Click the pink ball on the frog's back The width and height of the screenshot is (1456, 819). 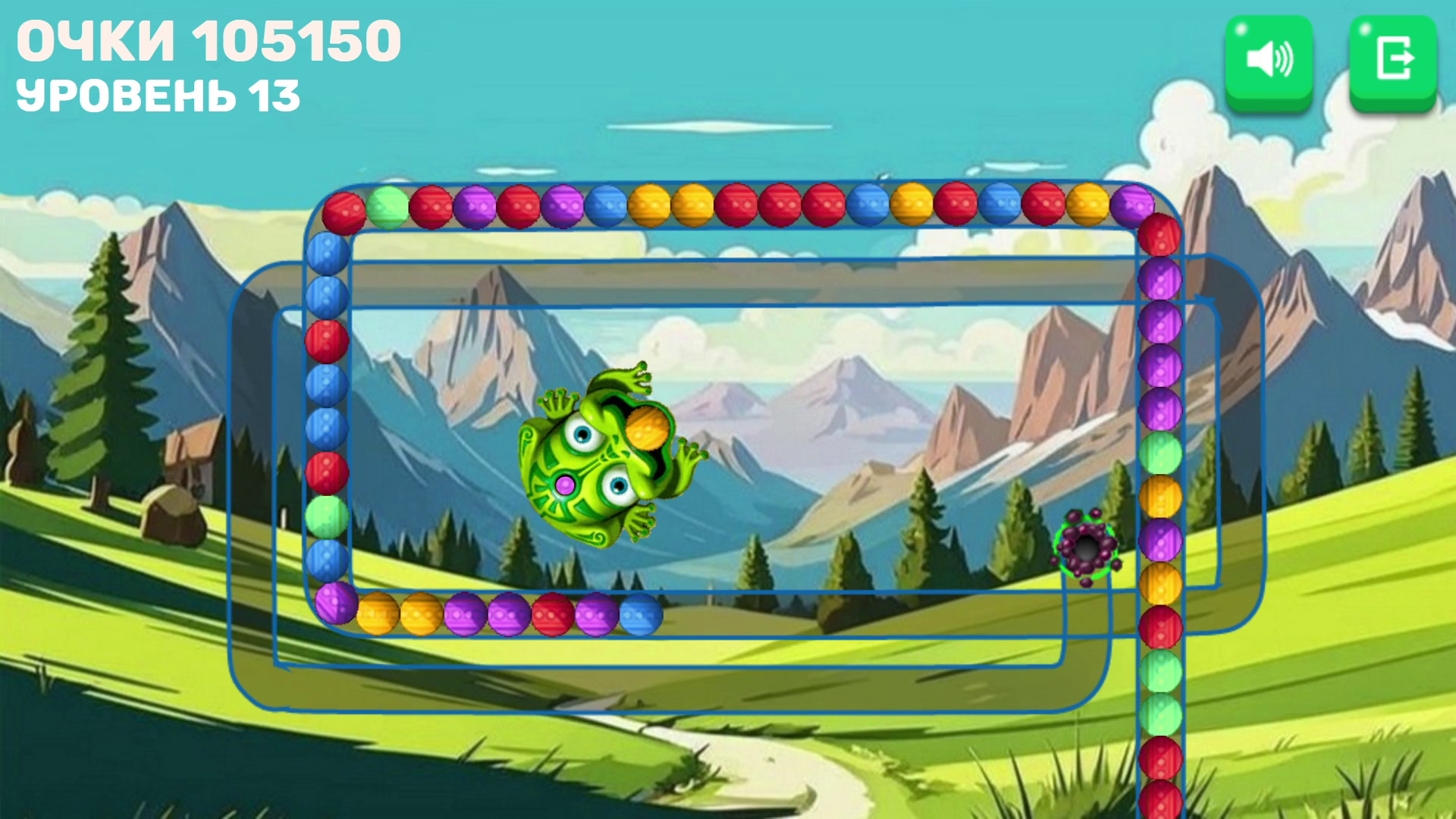(x=565, y=485)
